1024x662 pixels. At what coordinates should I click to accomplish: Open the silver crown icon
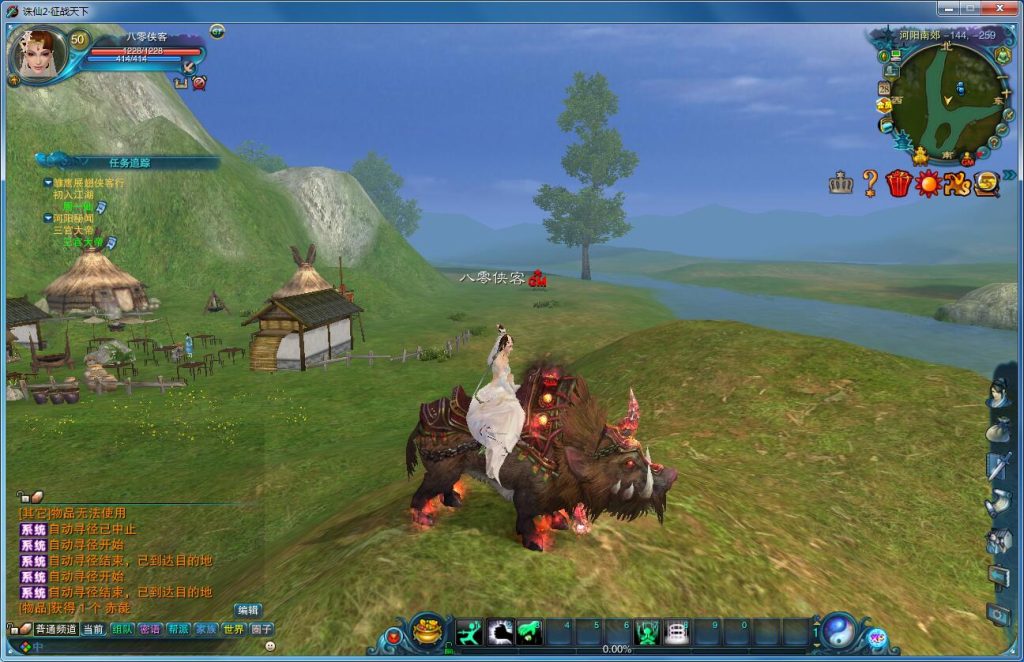[x=841, y=183]
